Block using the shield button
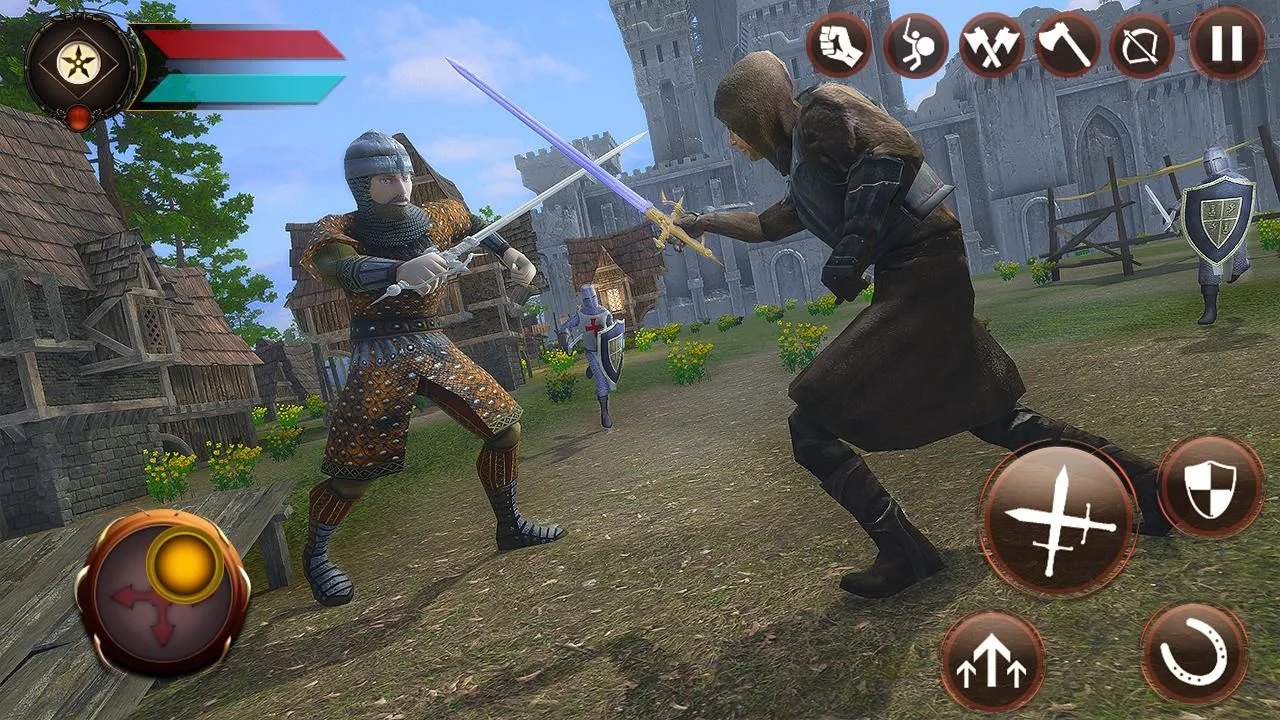1280x720 pixels. click(1211, 486)
